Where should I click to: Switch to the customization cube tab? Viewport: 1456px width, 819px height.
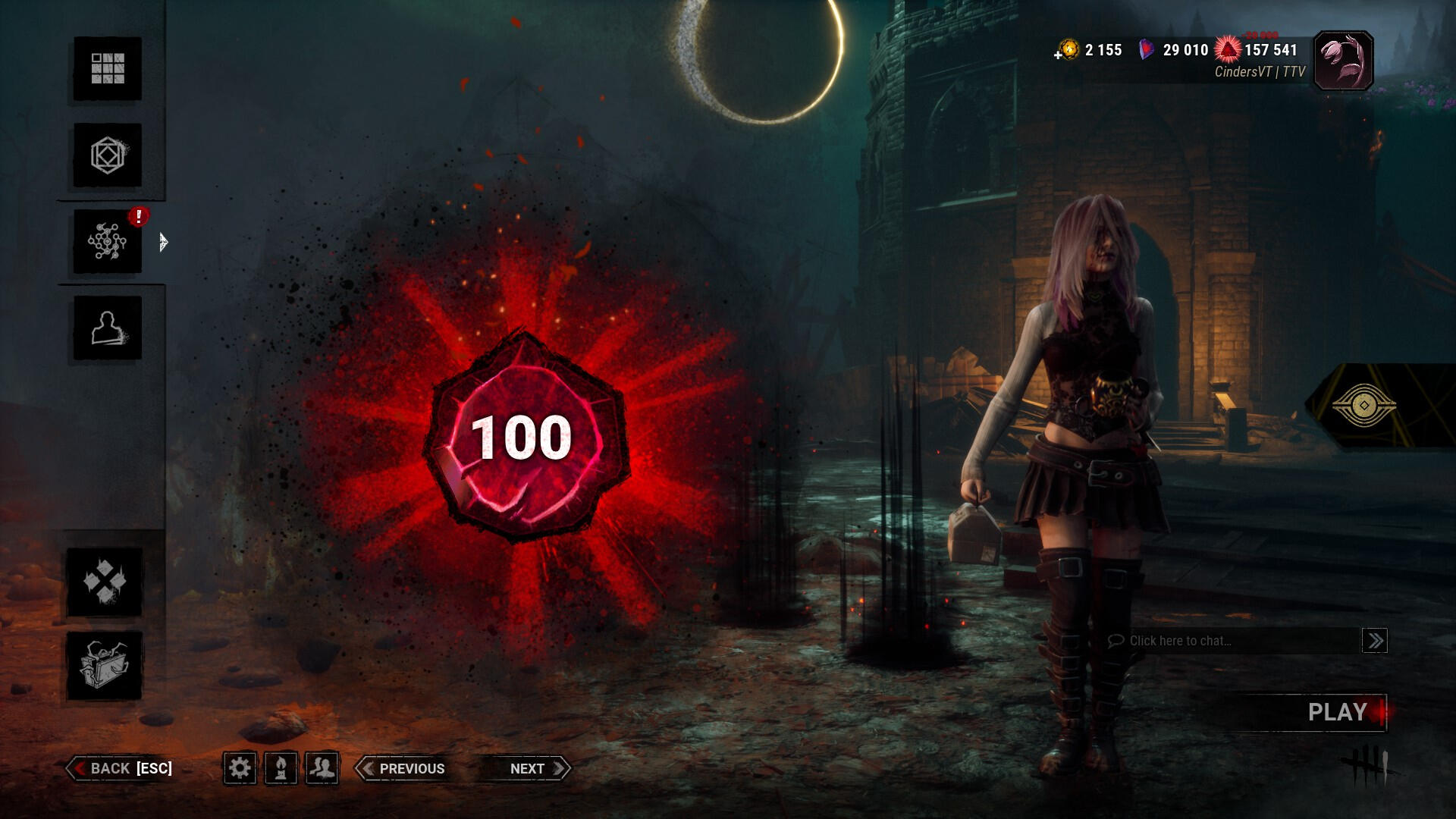[x=107, y=155]
